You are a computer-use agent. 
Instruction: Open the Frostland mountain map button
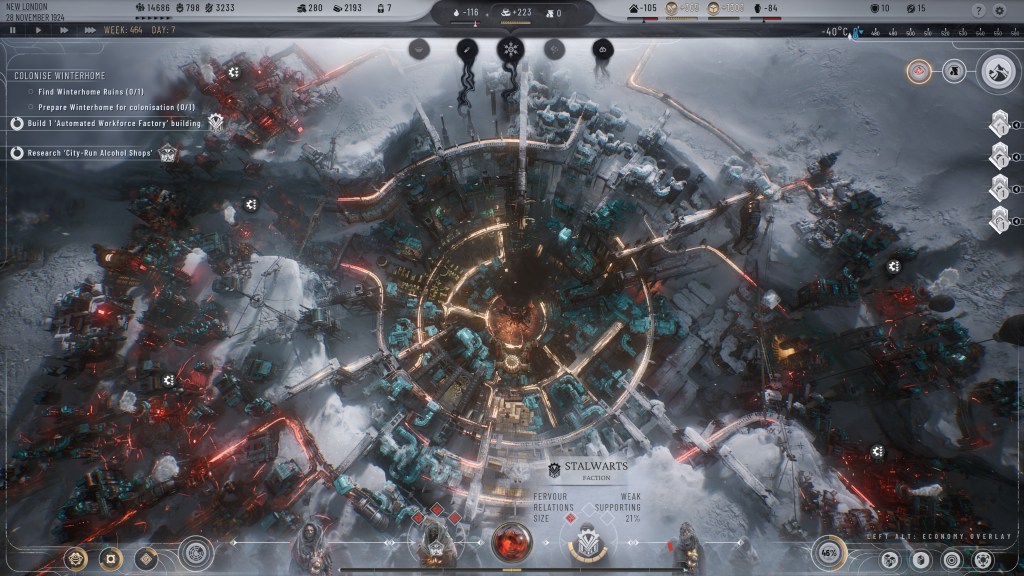tap(998, 70)
